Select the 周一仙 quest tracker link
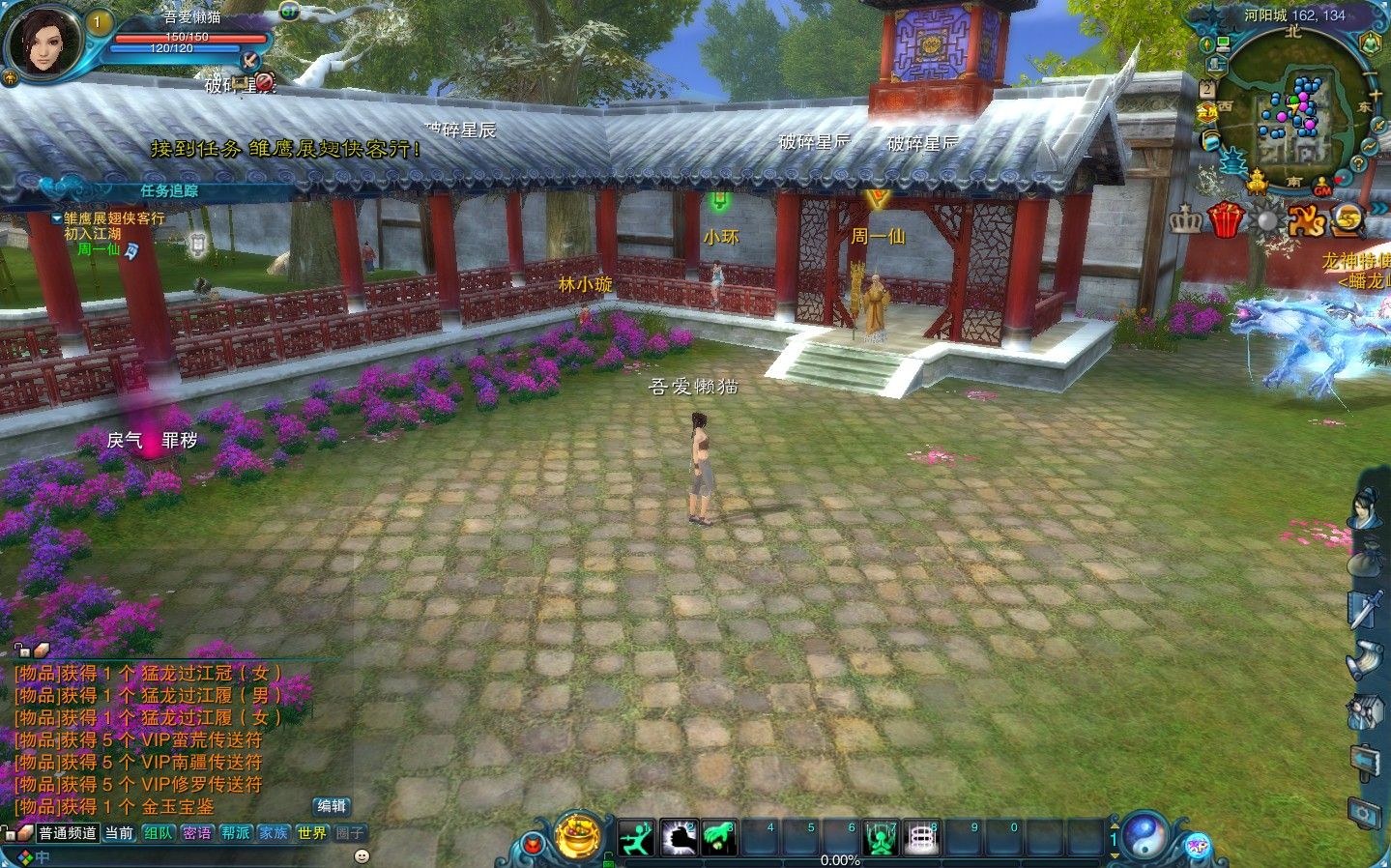Image resolution: width=1391 pixels, height=868 pixels. coord(99,248)
